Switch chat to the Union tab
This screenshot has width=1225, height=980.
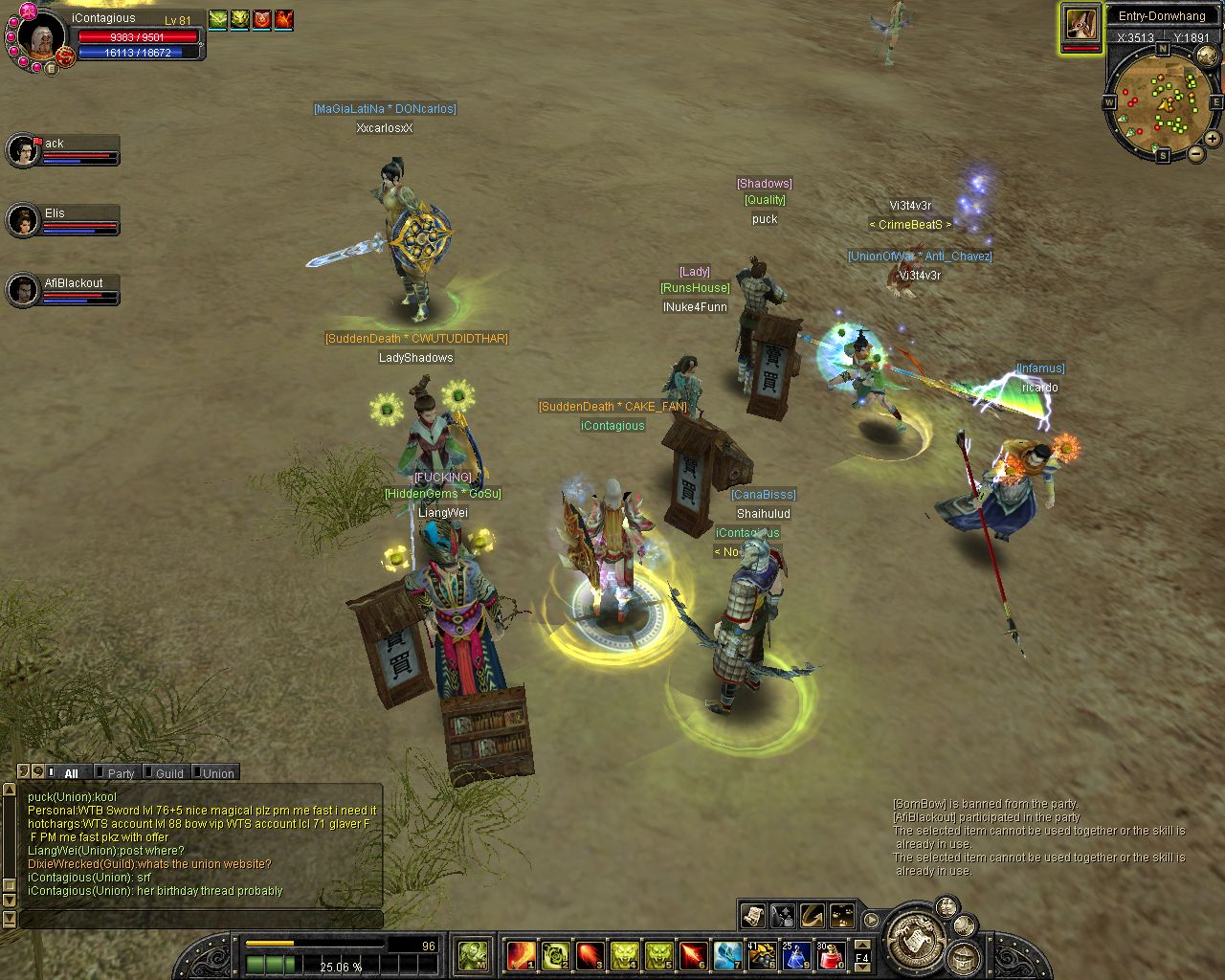[217, 773]
